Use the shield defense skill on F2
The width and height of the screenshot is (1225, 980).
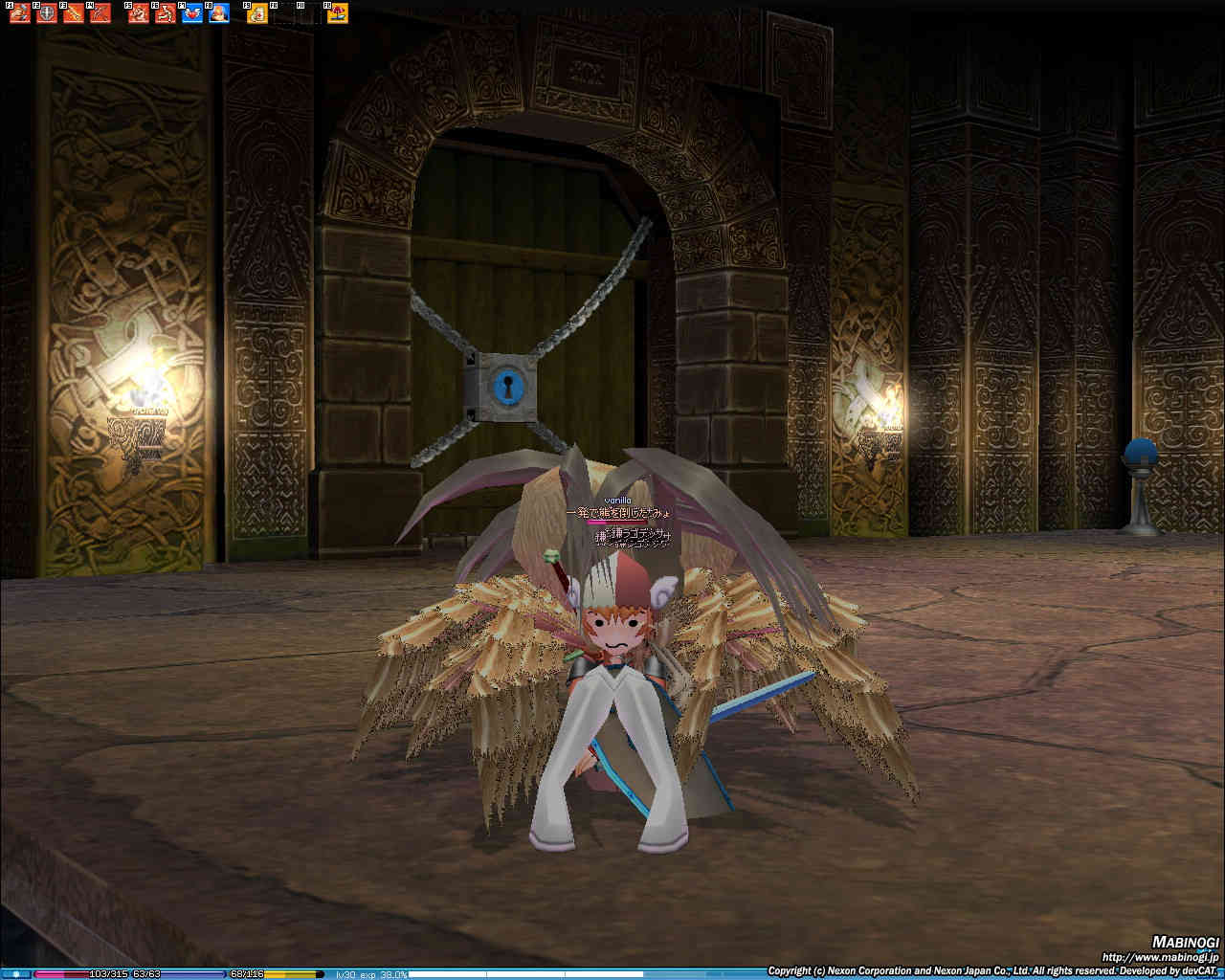point(46,13)
